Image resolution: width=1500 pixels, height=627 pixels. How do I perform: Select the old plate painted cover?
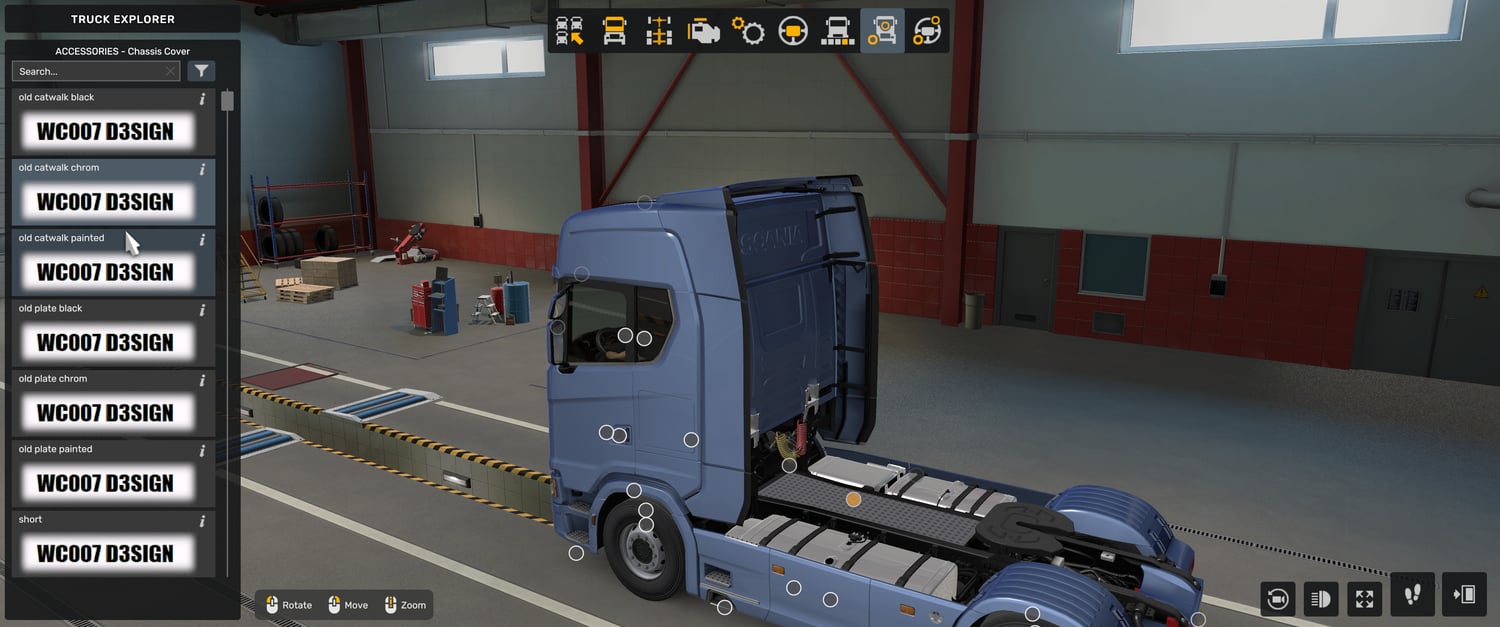[106, 483]
